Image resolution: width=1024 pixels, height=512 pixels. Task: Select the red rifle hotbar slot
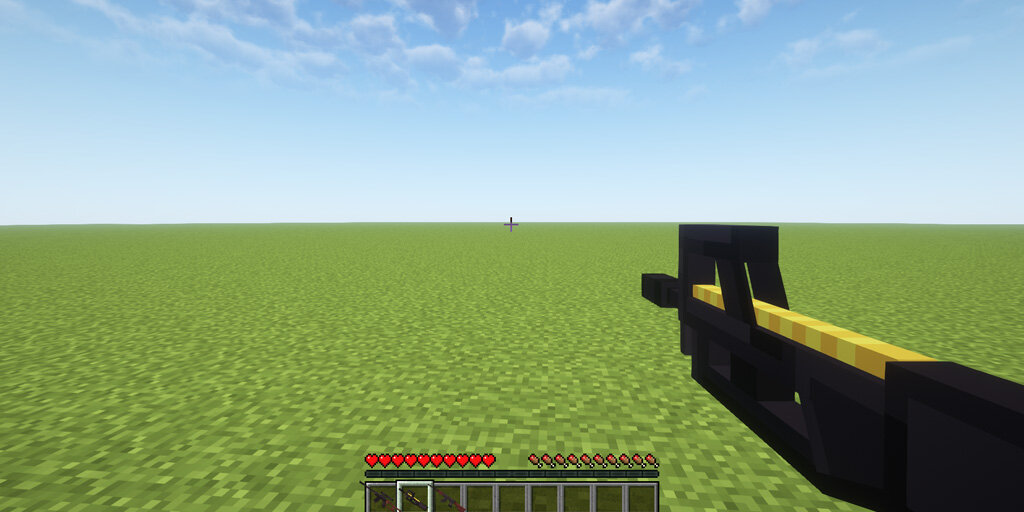pyautogui.click(x=447, y=498)
